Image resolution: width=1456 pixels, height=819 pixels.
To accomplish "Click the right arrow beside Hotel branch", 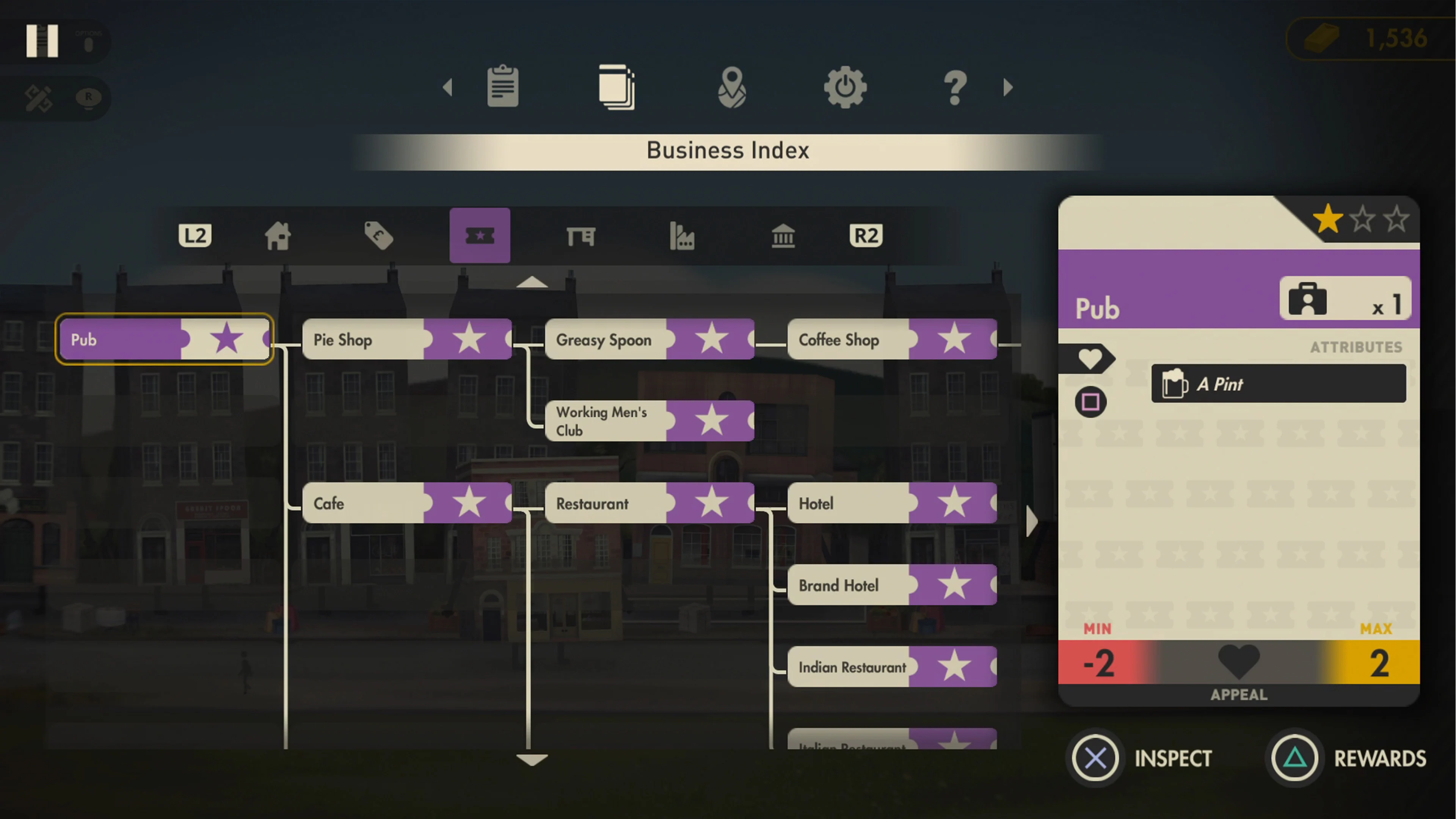I will pos(1032,521).
